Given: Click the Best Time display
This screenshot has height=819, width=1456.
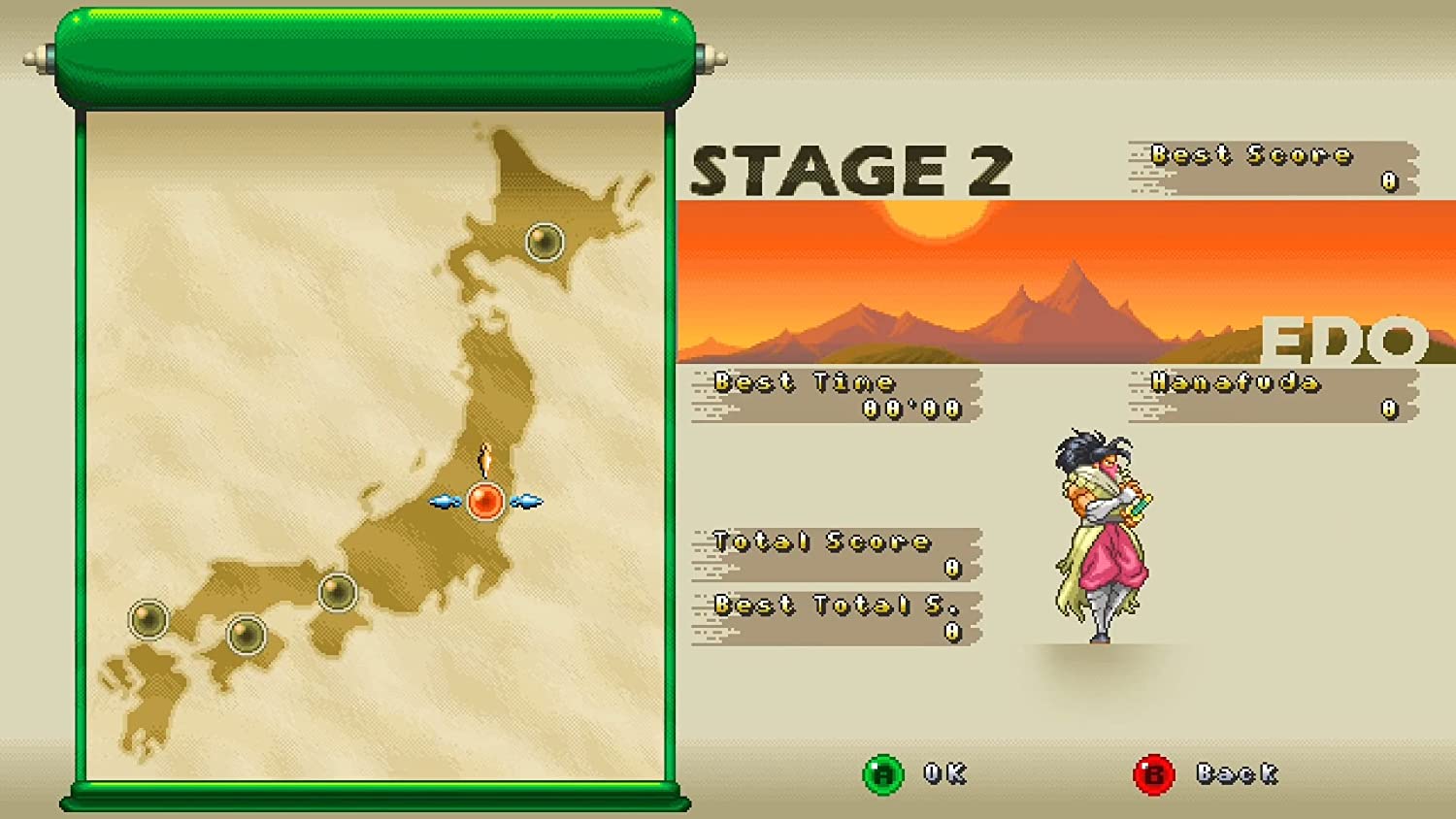Looking at the screenshot, I should (x=835, y=393).
